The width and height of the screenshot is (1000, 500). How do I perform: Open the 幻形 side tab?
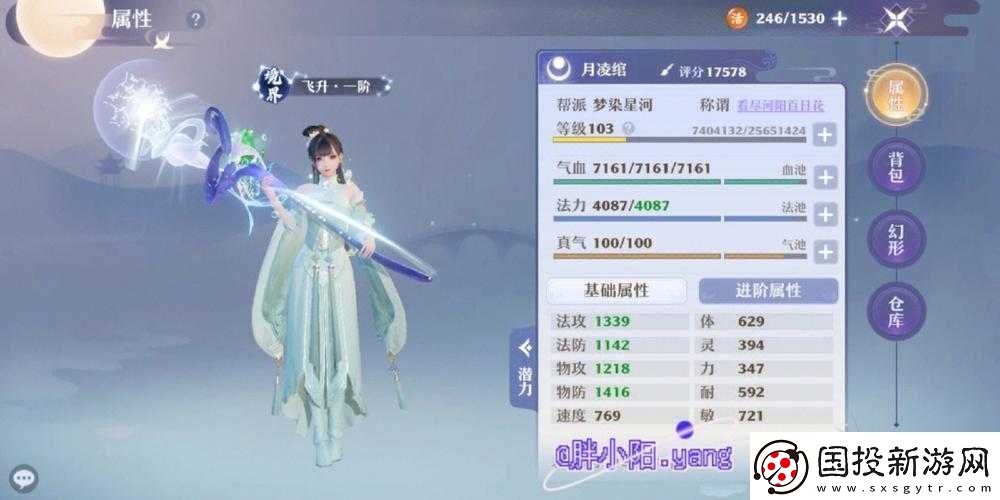[896, 239]
